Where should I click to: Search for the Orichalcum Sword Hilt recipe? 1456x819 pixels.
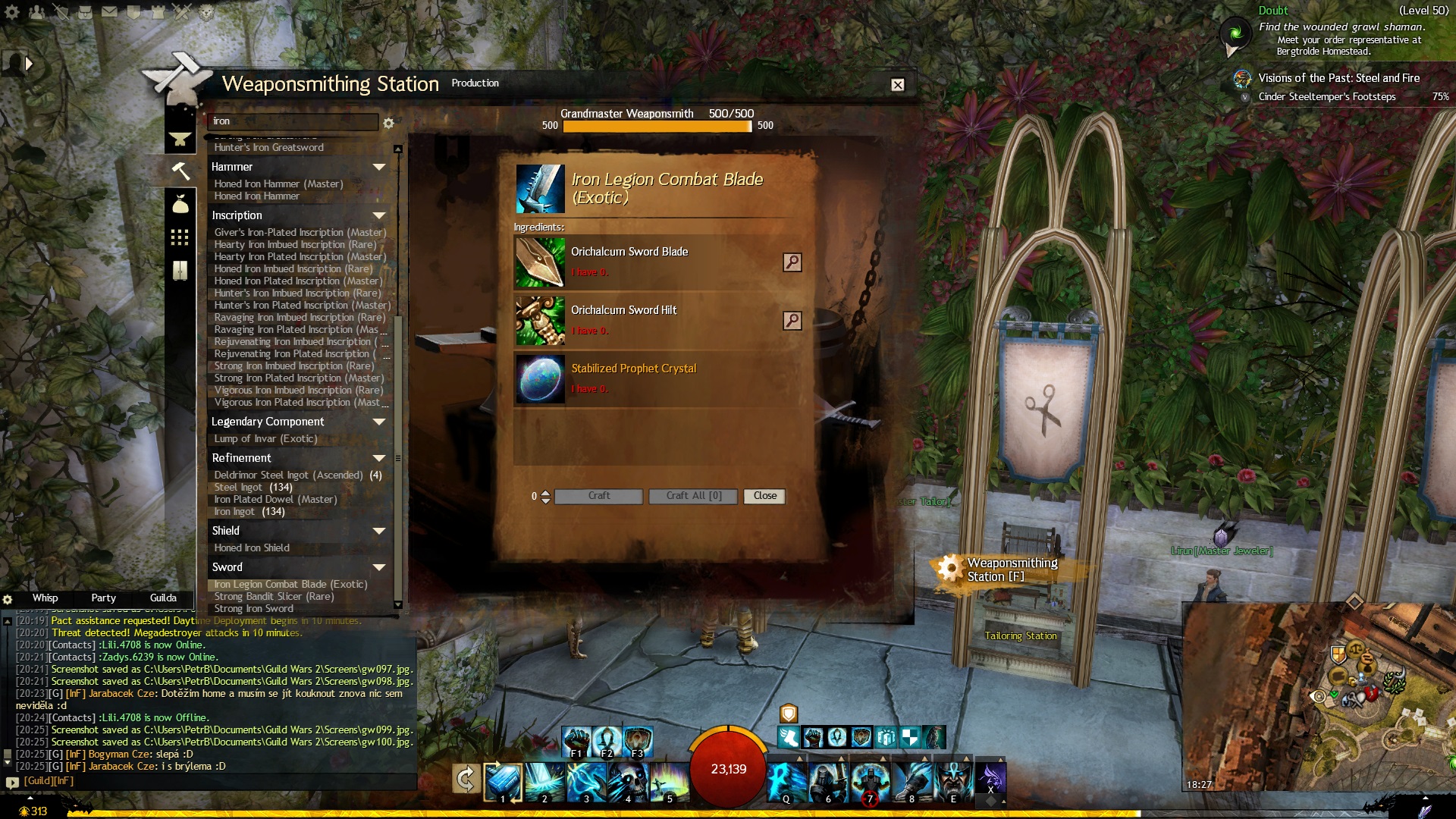(792, 321)
